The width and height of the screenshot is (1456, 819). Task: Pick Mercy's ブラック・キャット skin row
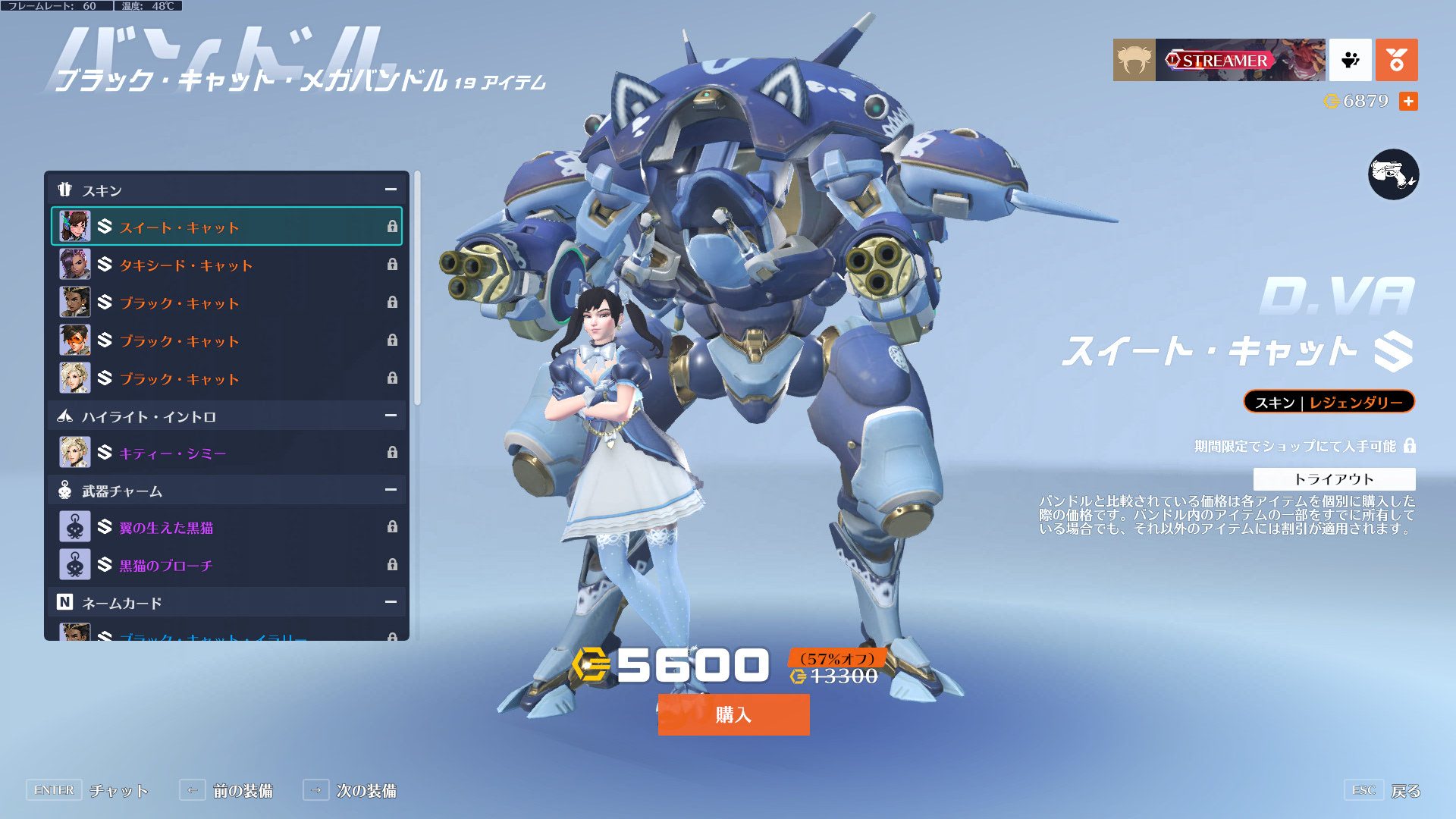226,378
